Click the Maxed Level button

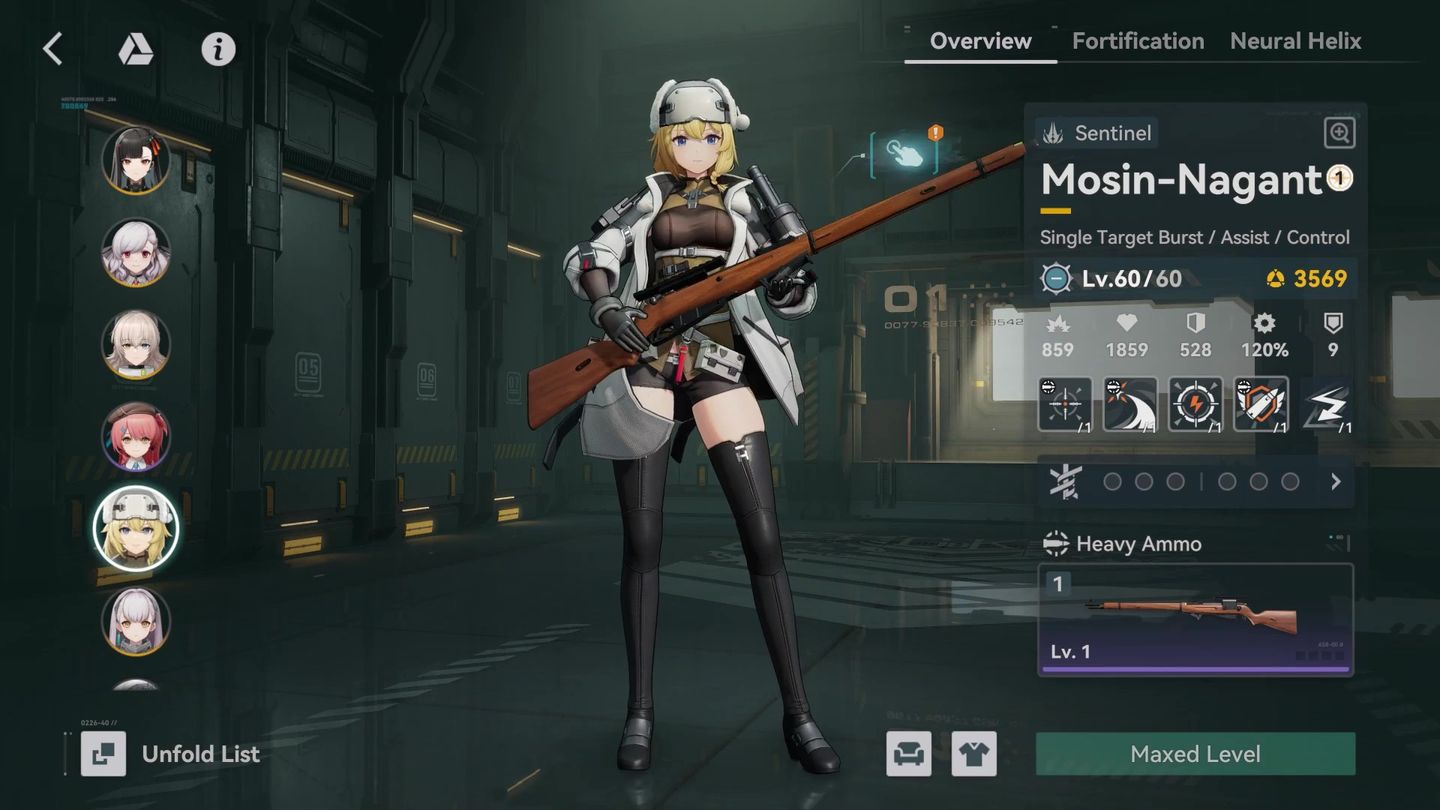1196,754
